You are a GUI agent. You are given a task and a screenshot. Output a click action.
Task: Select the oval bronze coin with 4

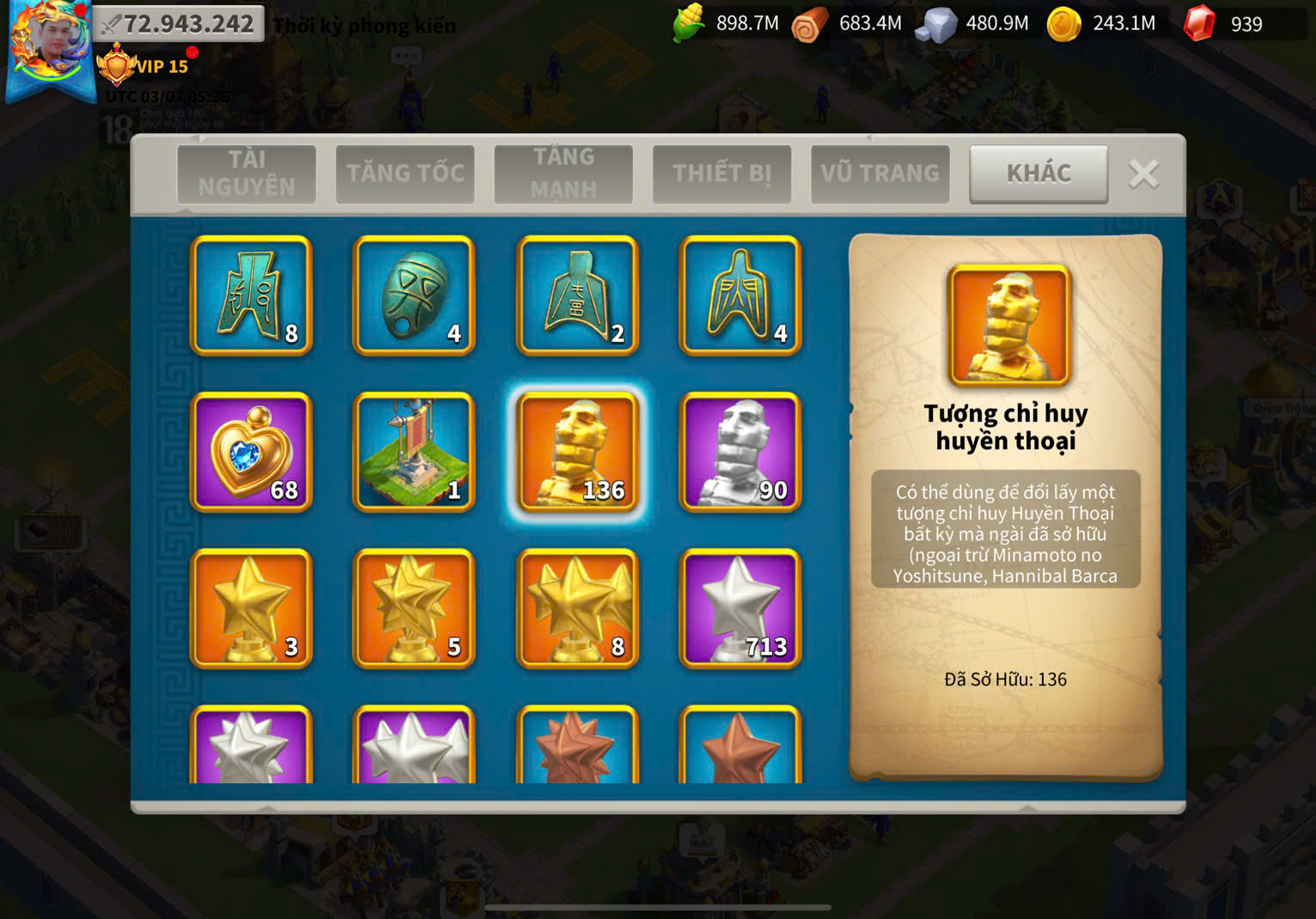pyautogui.click(x=414, y=295)
